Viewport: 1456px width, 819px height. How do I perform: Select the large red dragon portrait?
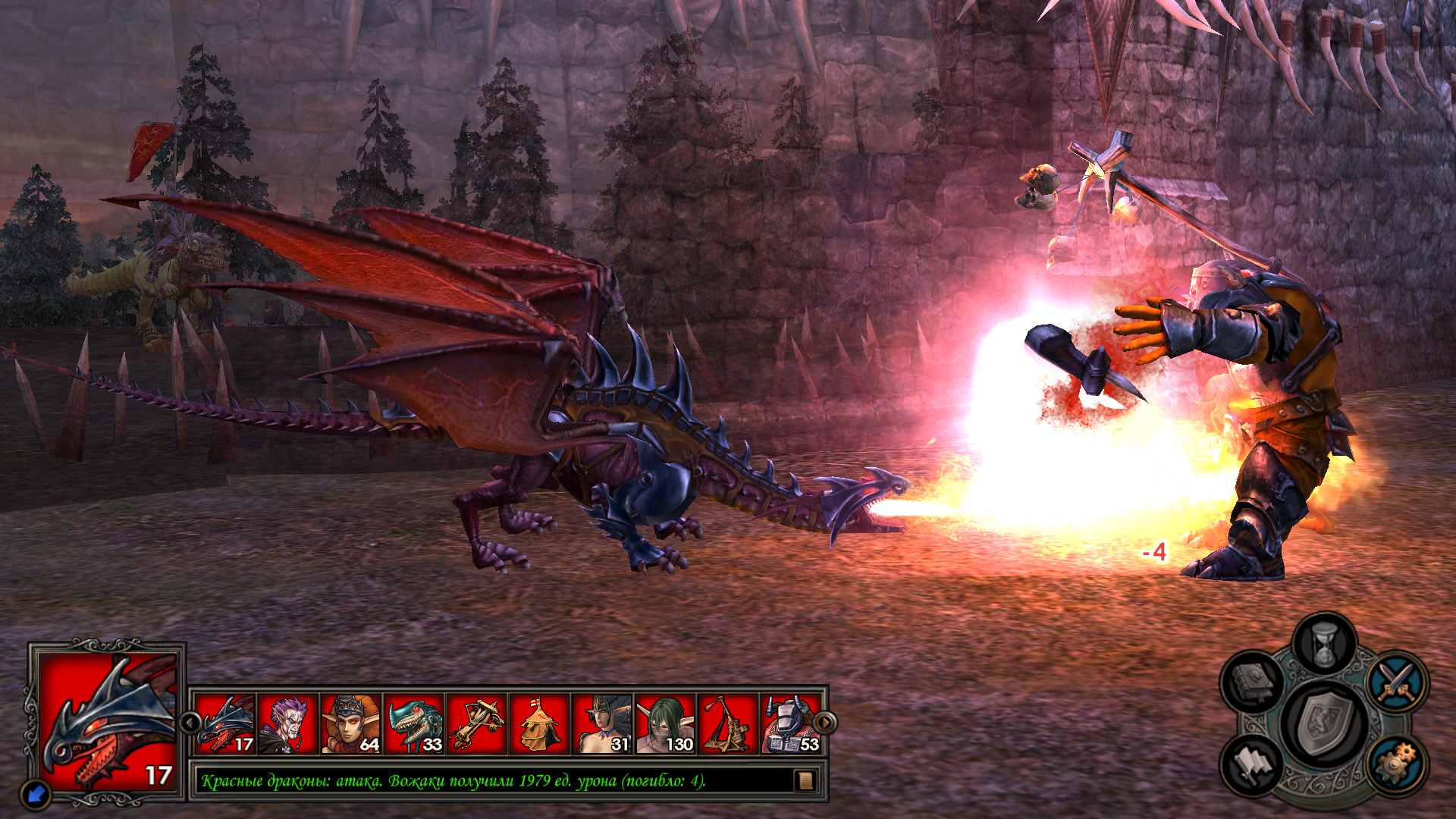point(108,722)
